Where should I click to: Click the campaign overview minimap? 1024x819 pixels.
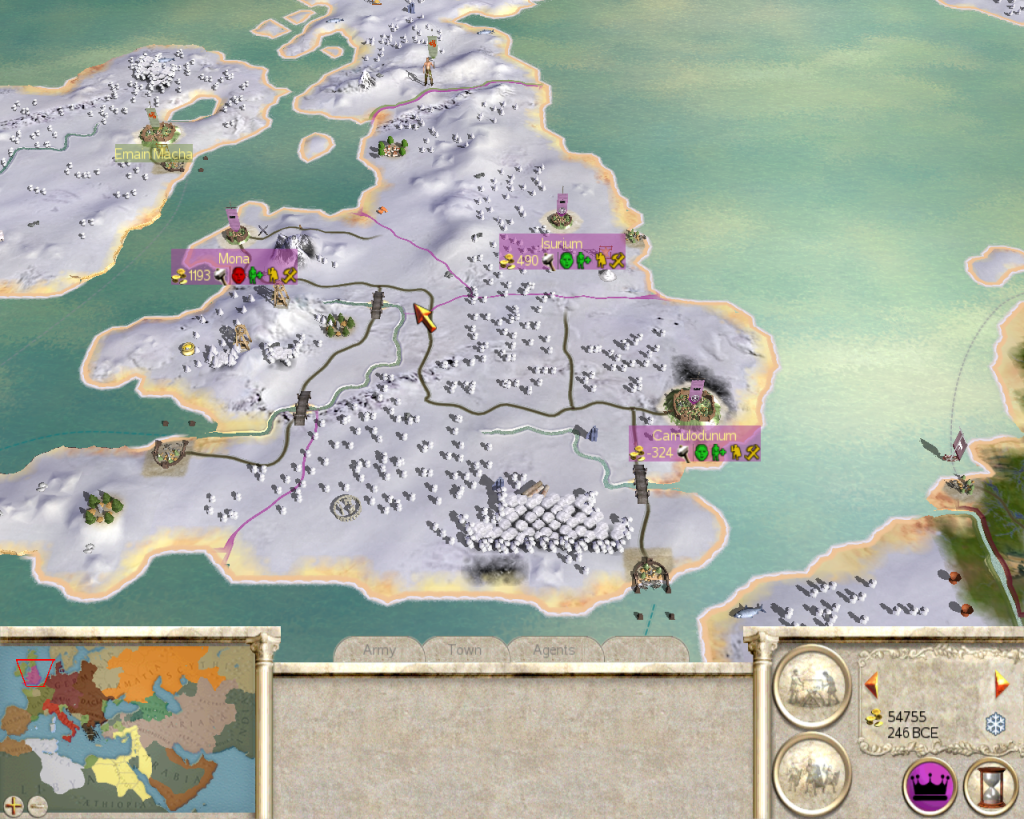128,723
